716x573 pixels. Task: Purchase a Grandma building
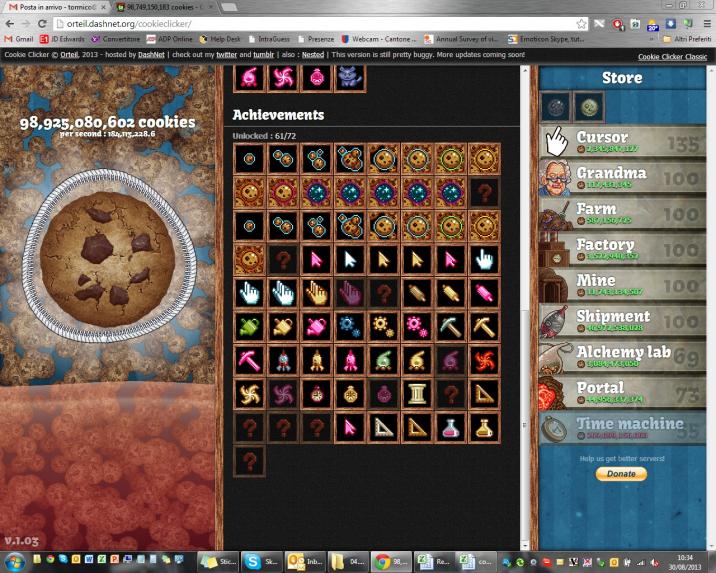pyautogui.click(x=622, y=178)
